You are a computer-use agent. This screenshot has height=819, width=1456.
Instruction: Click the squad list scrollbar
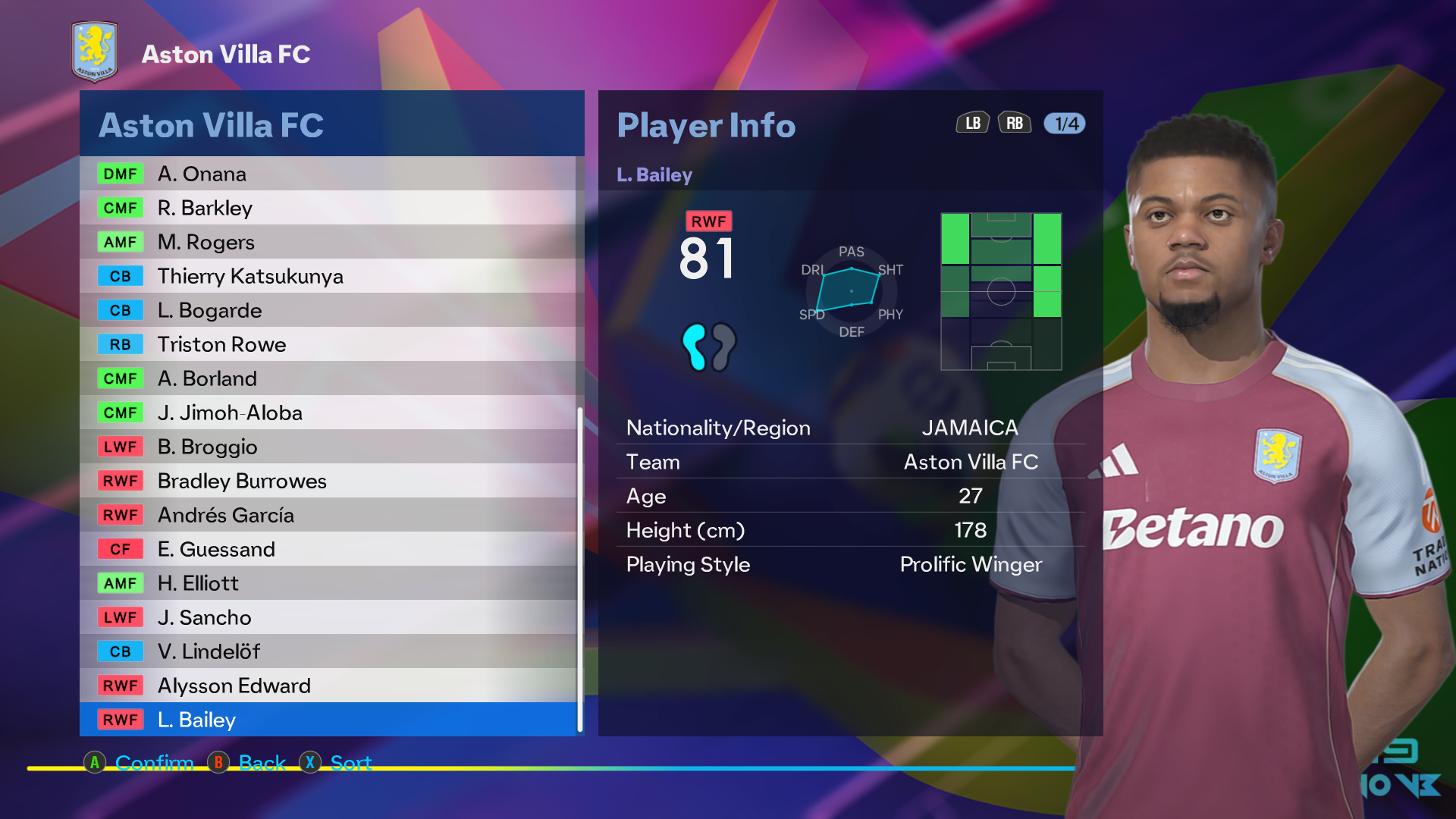coord(580,569)
